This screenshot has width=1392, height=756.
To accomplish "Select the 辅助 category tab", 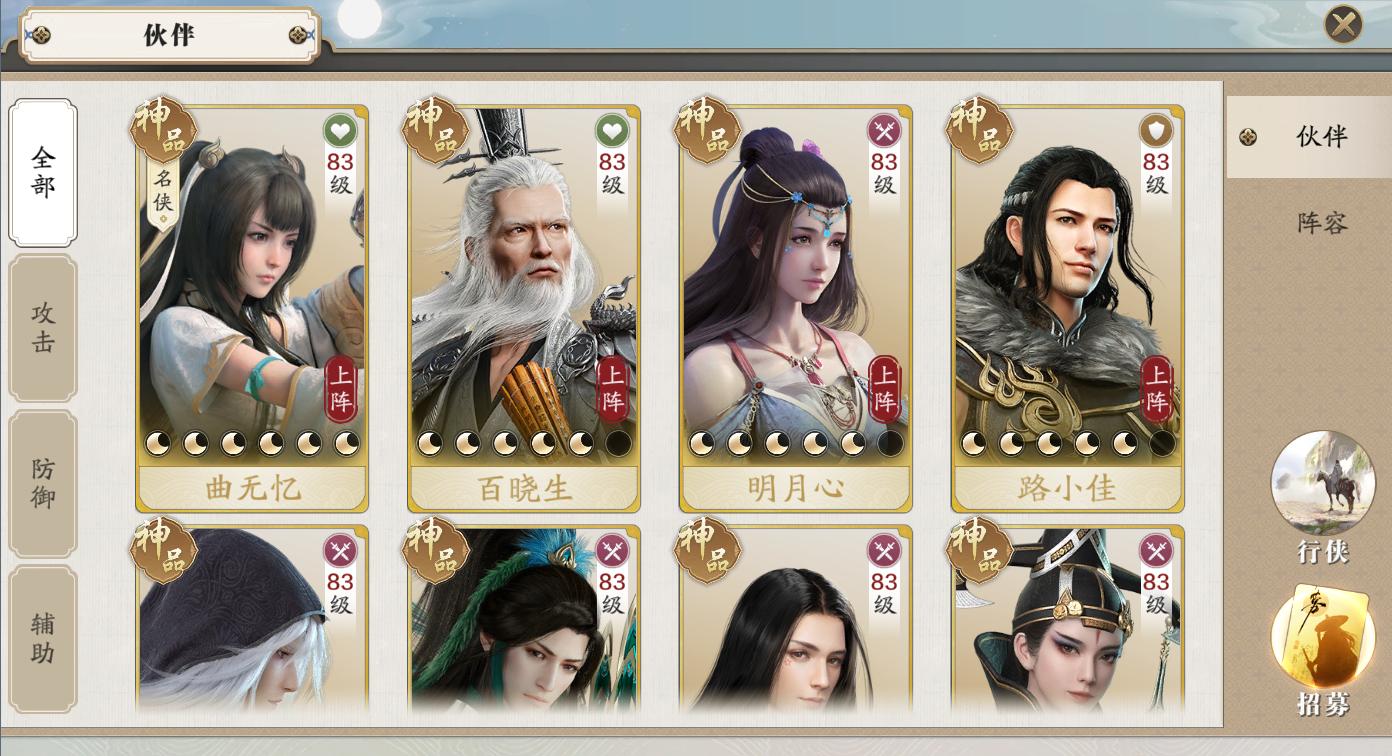I will tap(43, 640).
